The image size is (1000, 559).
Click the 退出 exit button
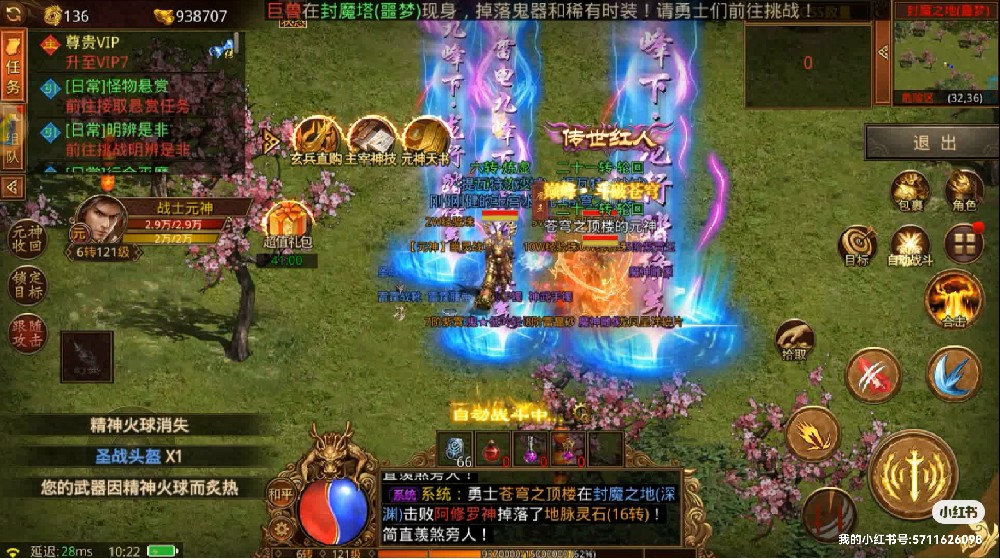(x=935, y=143)
